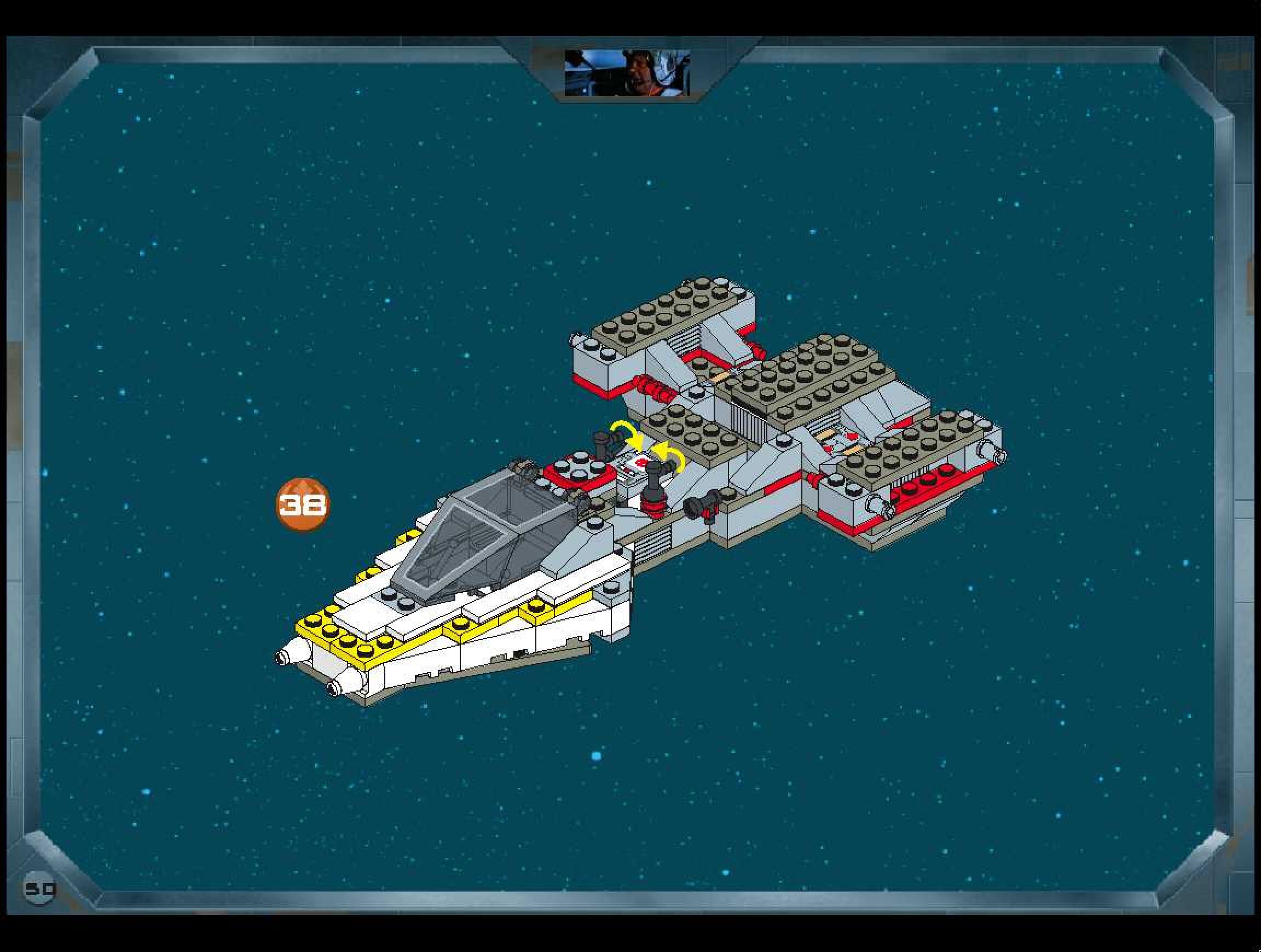Click the pilot portrait thumbnail
The image size is (1261, 952).
627,73
